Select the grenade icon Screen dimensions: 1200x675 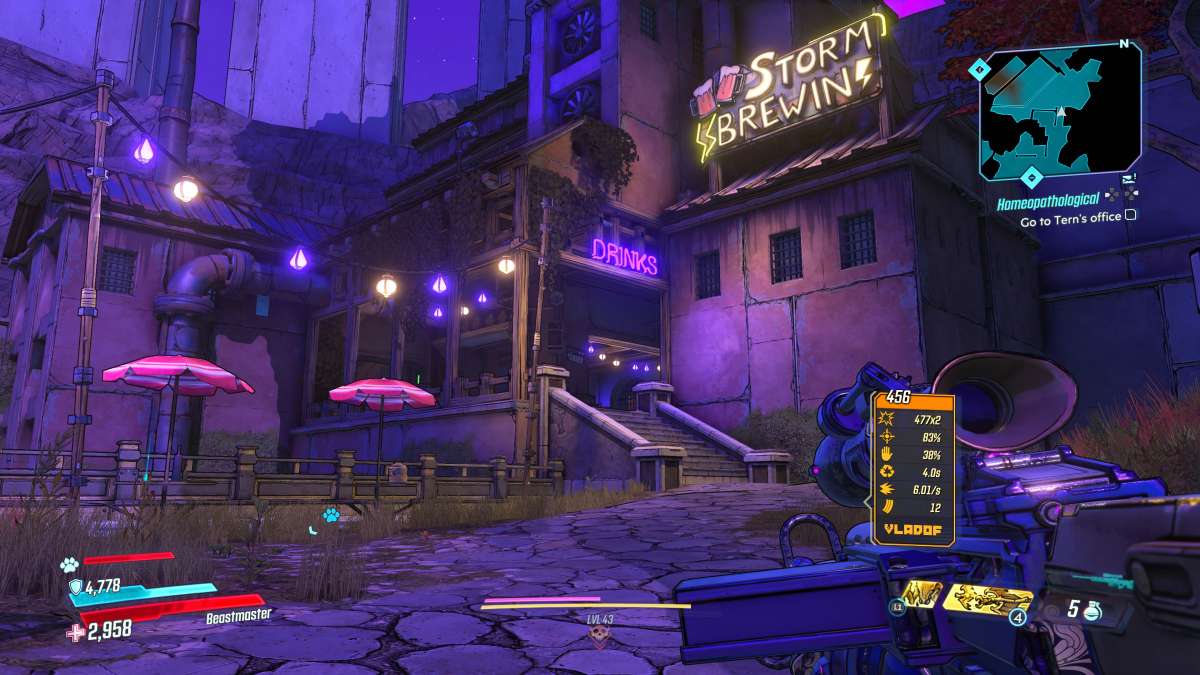(1091, 609)
